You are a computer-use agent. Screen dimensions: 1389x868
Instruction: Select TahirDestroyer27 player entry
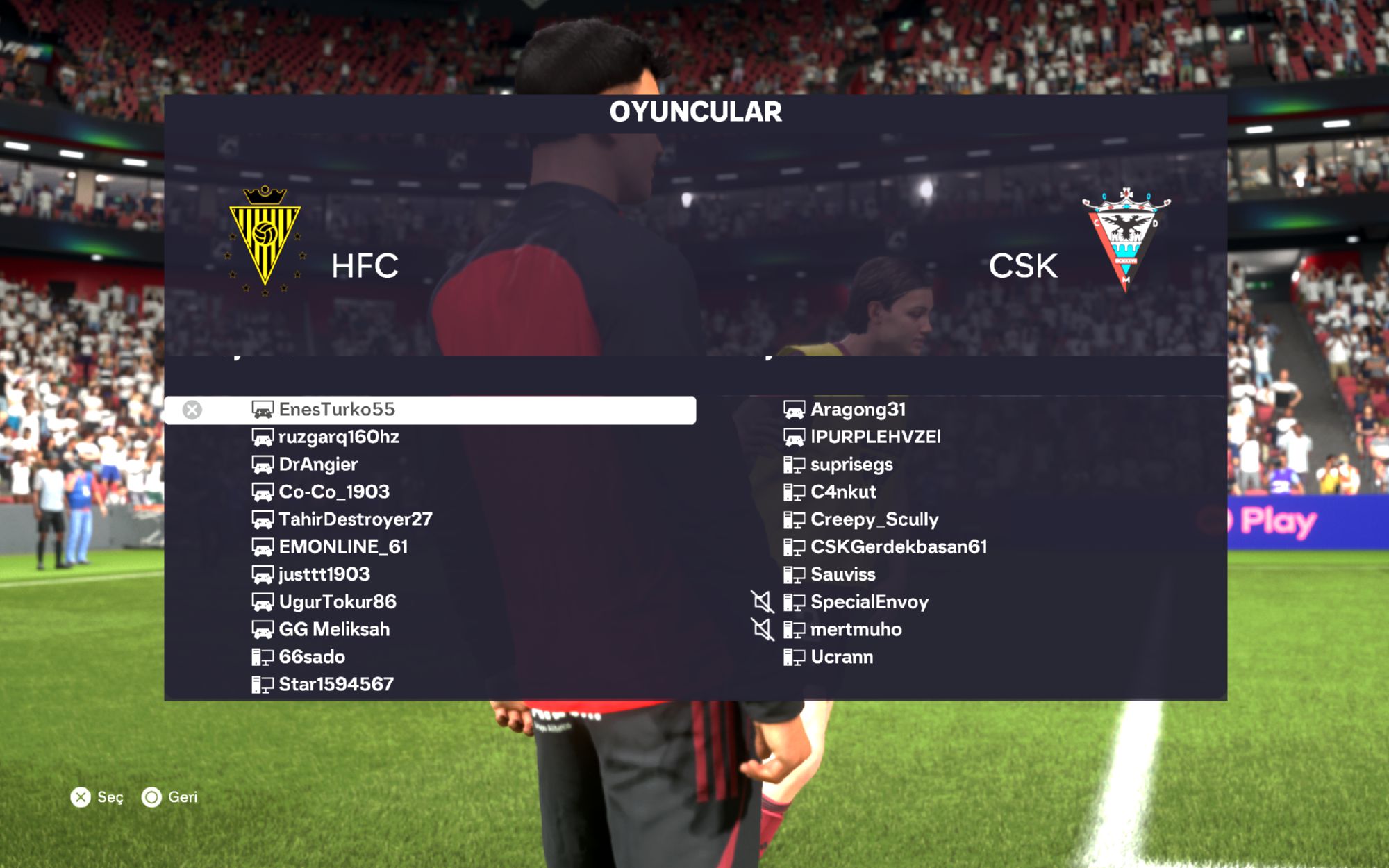(x=355, y=519)
